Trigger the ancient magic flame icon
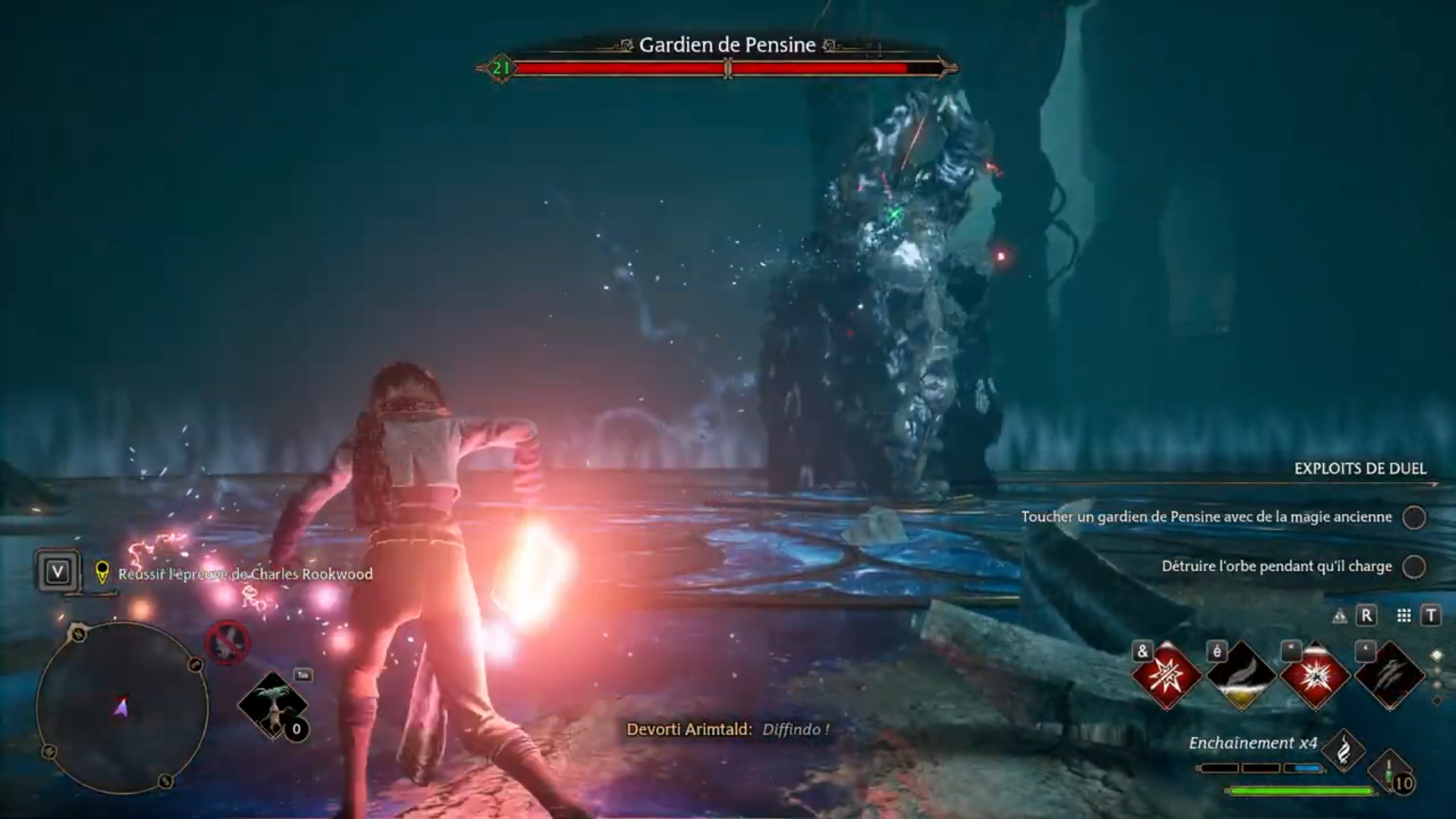The image size is (1456, 819). pos(1343,751)
